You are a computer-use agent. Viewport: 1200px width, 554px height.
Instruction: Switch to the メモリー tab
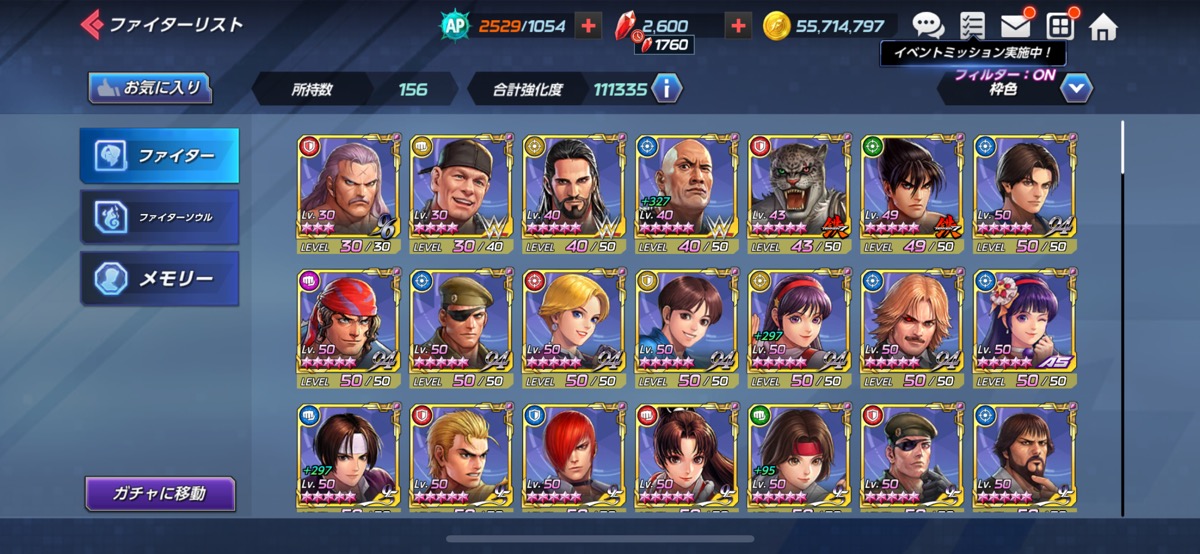(160, 278)
